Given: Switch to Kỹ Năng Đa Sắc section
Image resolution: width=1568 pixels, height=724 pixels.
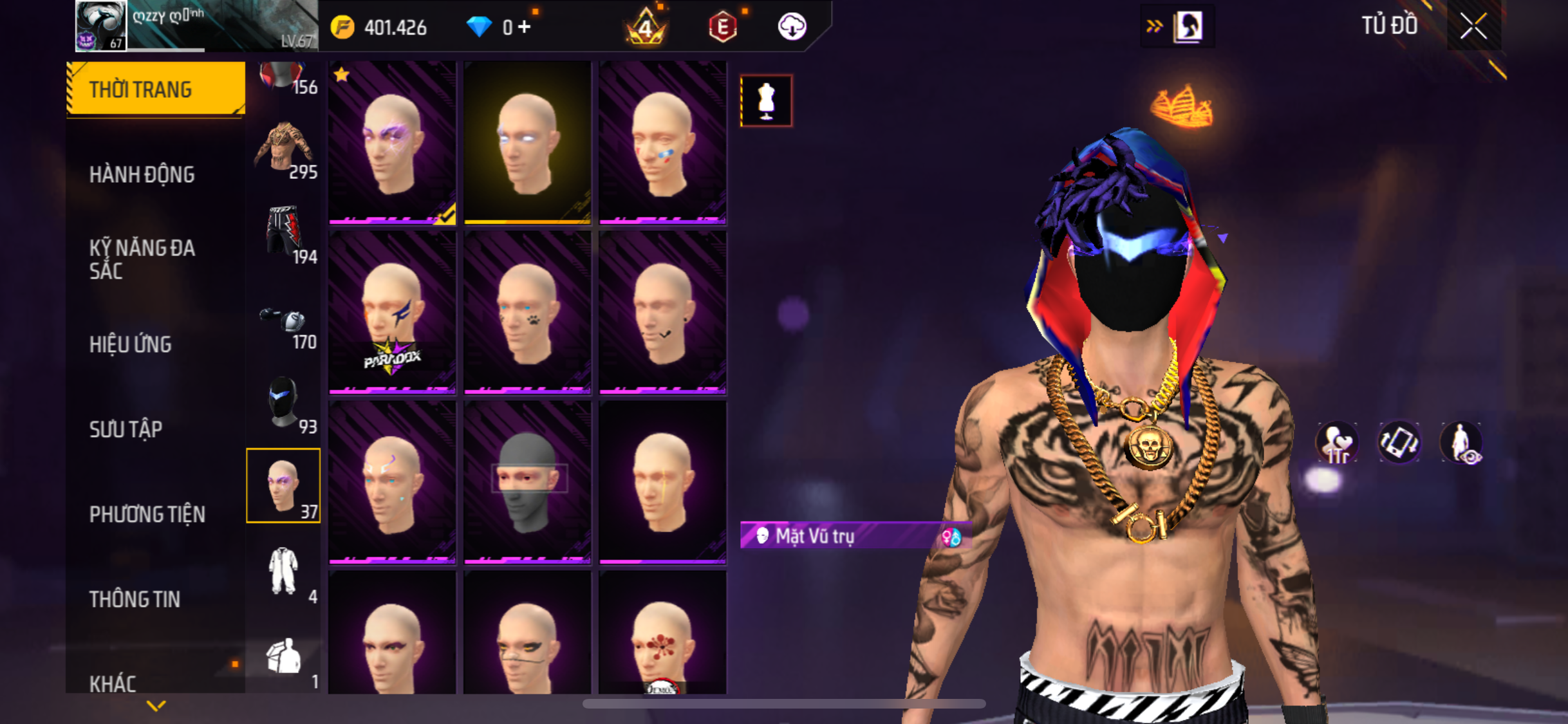Looking at the screenshot, I should (x=142, y=259).
